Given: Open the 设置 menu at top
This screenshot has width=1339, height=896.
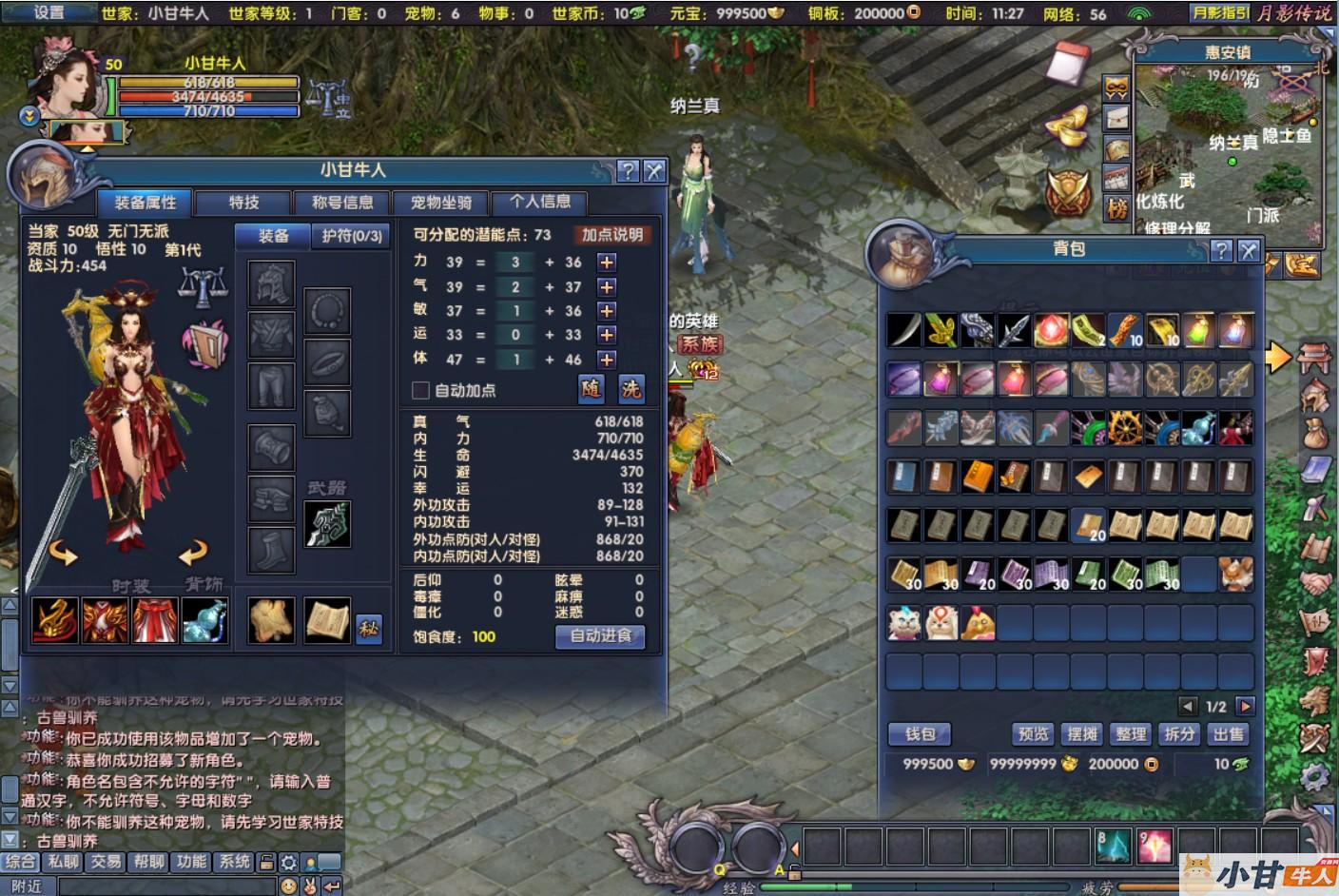Looking at the screenshot, I should tap(49, 12).
